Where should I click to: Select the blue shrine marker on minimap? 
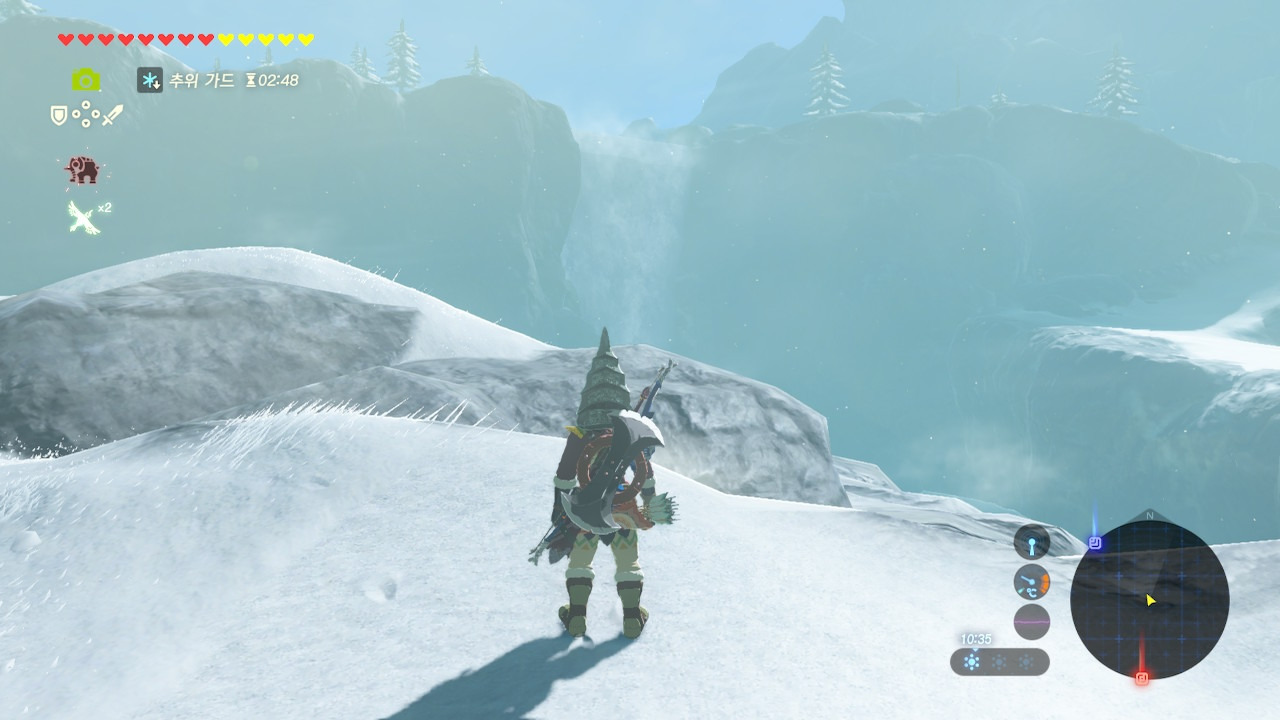click(x=1095, y=543)
